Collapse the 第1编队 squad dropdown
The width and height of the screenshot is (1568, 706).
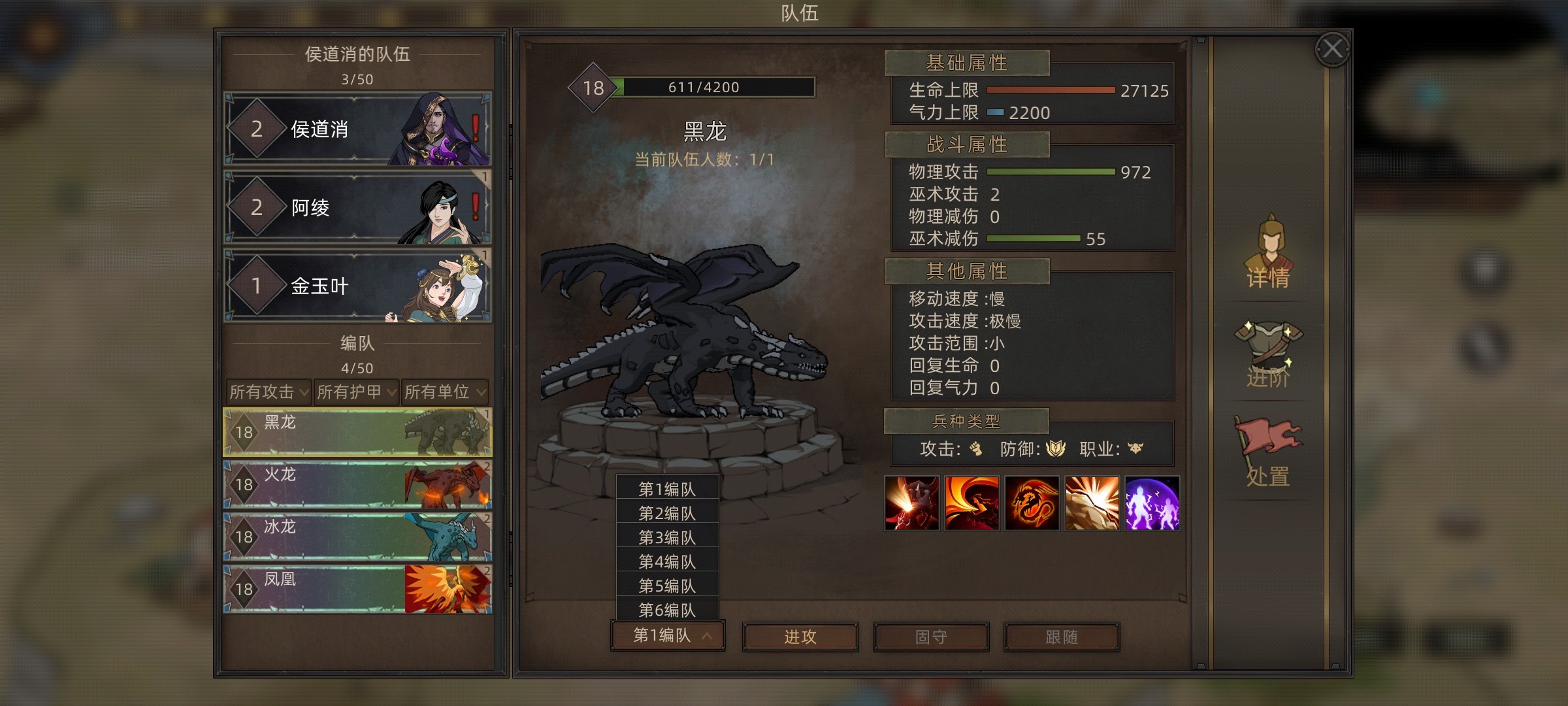[668, 635]
